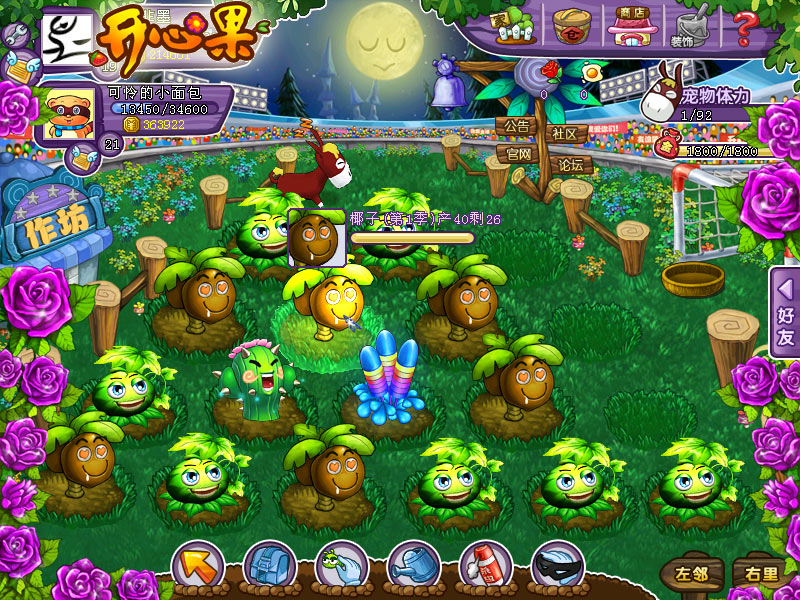Open the forum (论坛) sign
This screenshot has width=800, height=600.
pyautogui.click(x=571, y=164)
